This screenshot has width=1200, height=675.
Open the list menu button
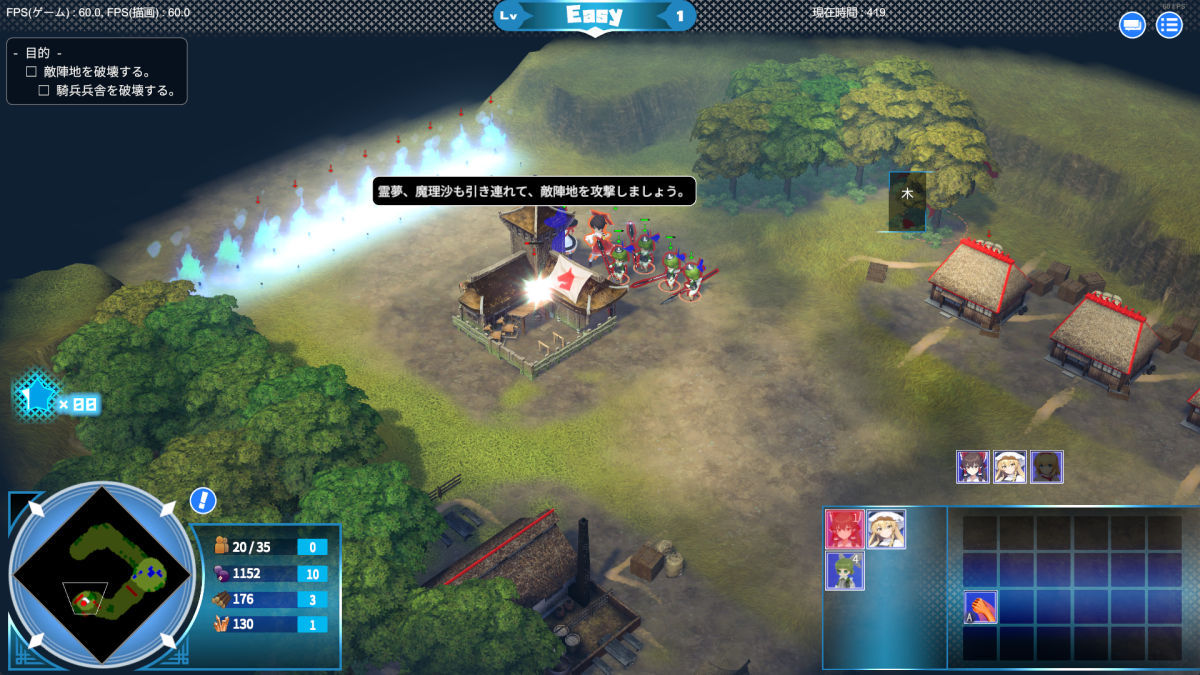click(x=1169, y=25)
